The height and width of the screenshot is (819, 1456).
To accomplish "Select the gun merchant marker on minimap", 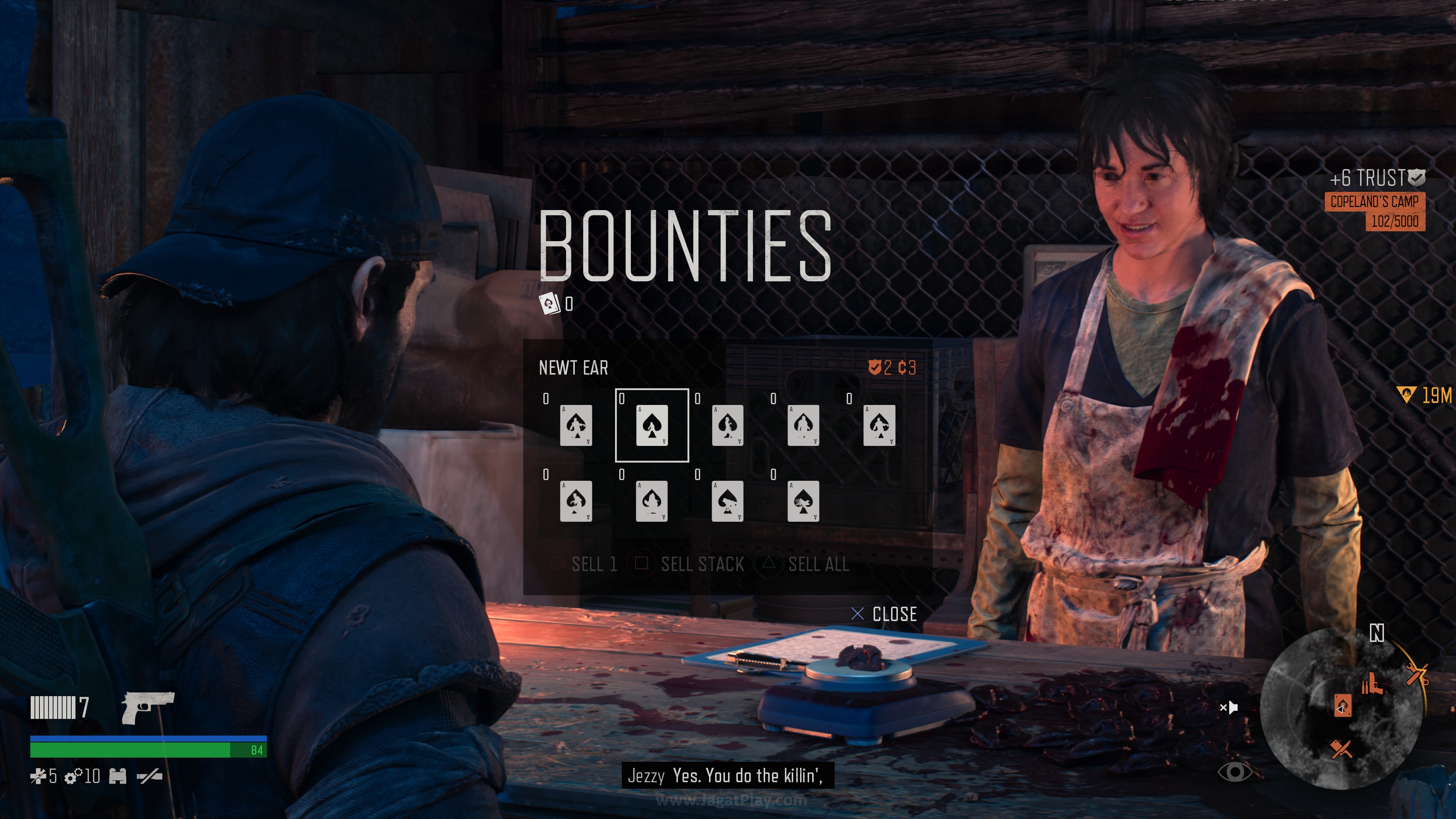I will click(x=1372, y=684).
